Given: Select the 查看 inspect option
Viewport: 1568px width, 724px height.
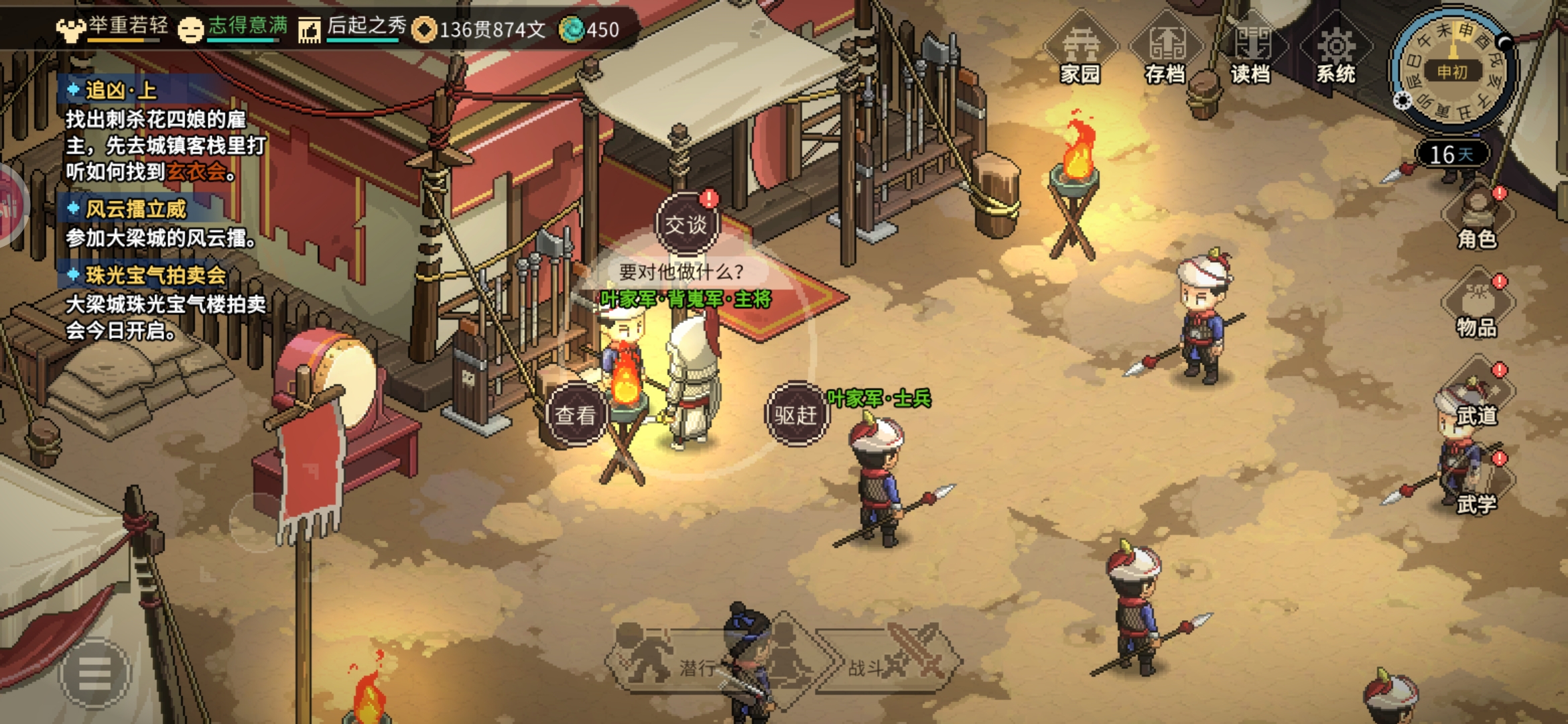Looking at the screenshot, I should coord(575,415).
